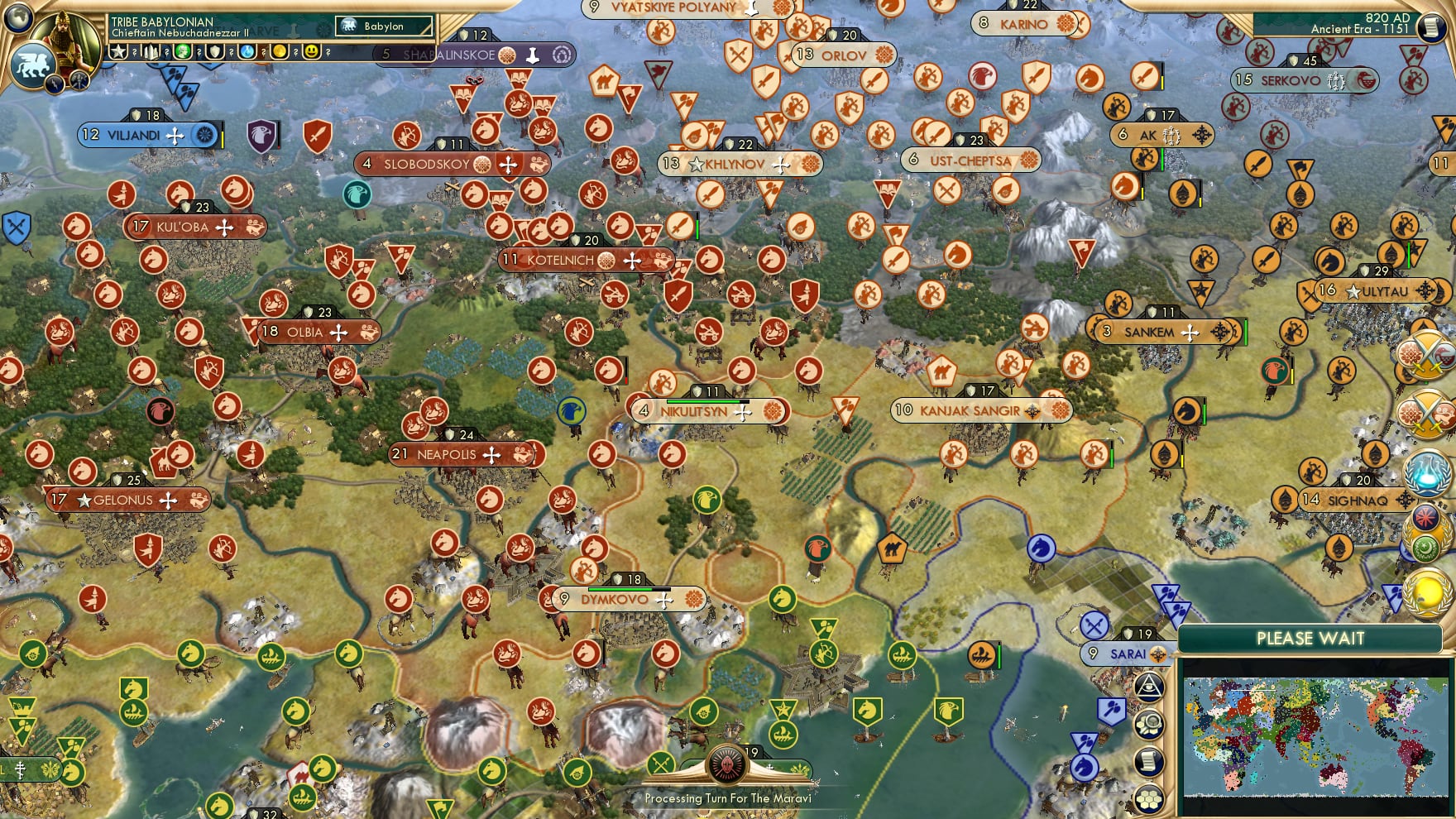Open social policies via pyramid-eye icon
Screen dimensions: 1456x819
pos(1151,686)
